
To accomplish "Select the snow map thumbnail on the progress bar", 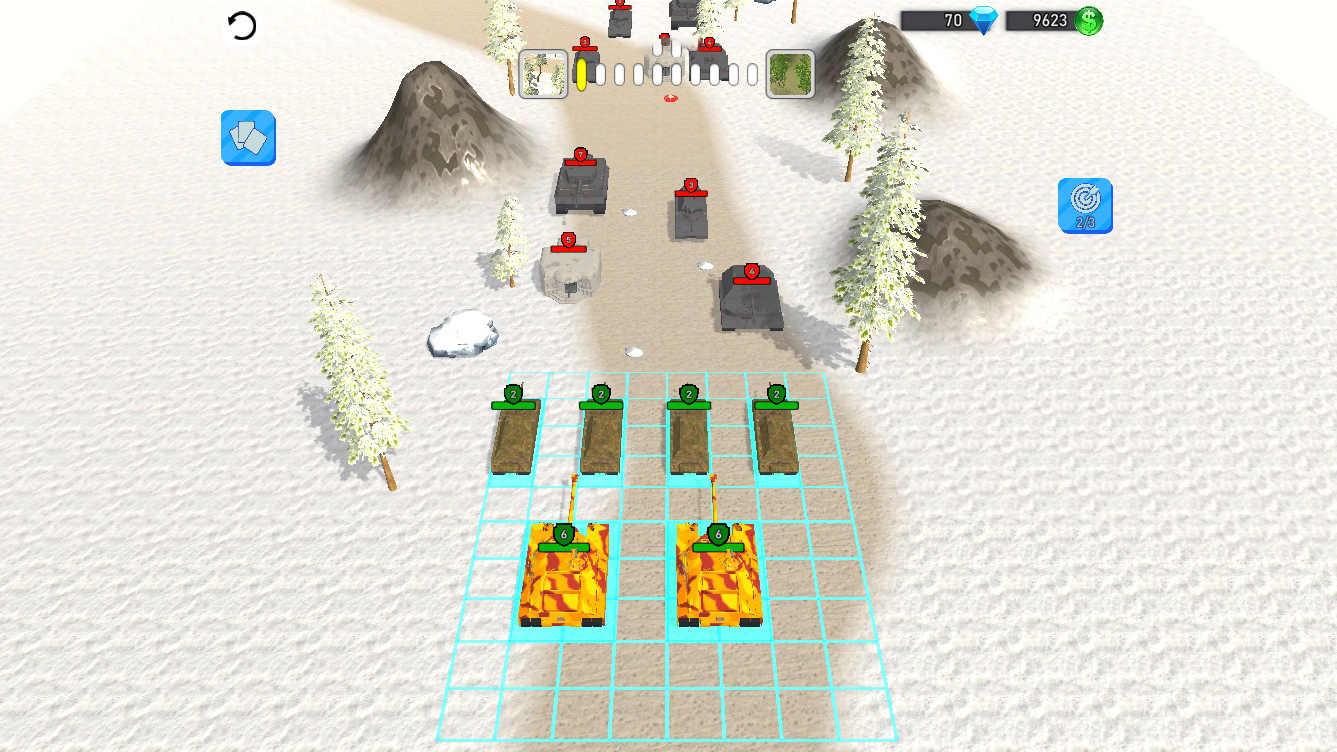I will (541, 73).
